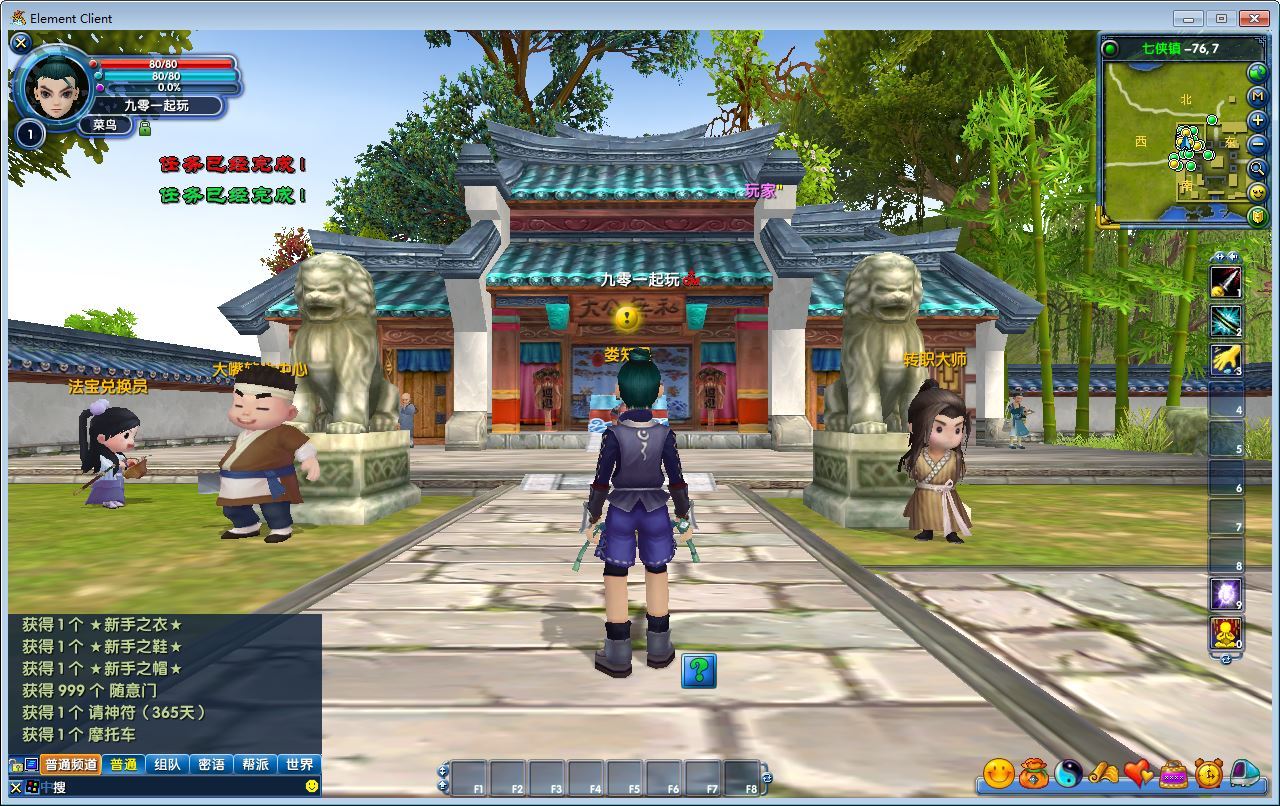
Task: Close the Element Client window
Action: pyautogui.click(x=1254, y=18)
